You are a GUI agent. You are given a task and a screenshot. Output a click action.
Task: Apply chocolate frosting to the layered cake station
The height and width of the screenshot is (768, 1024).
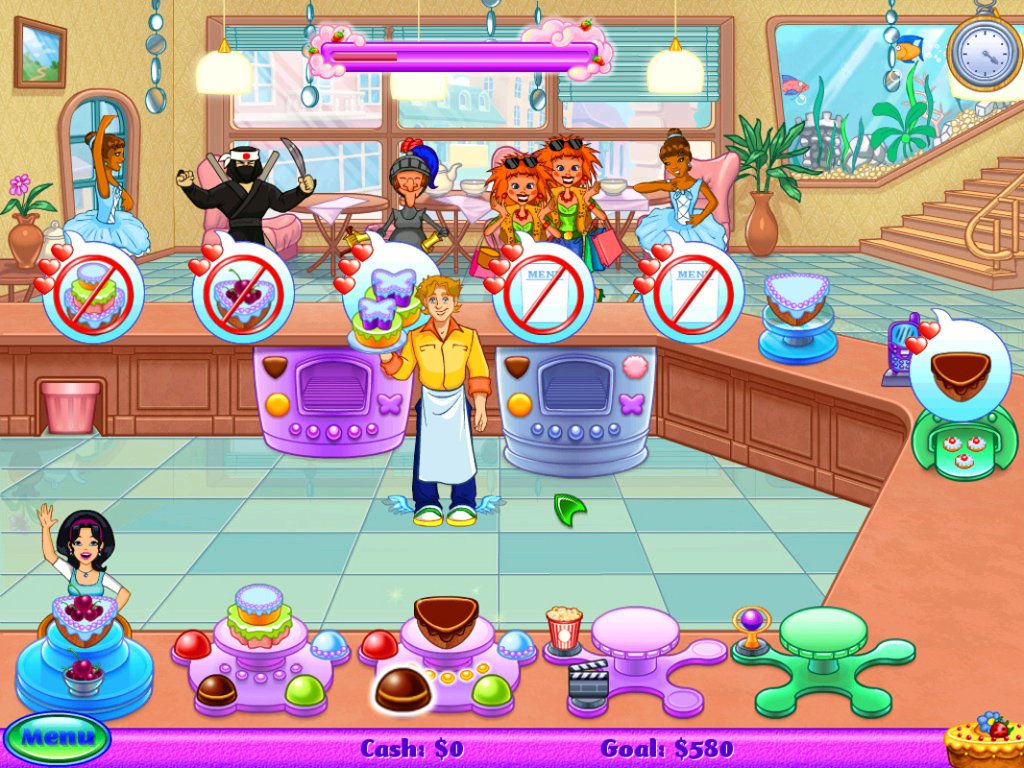[216, 689]
